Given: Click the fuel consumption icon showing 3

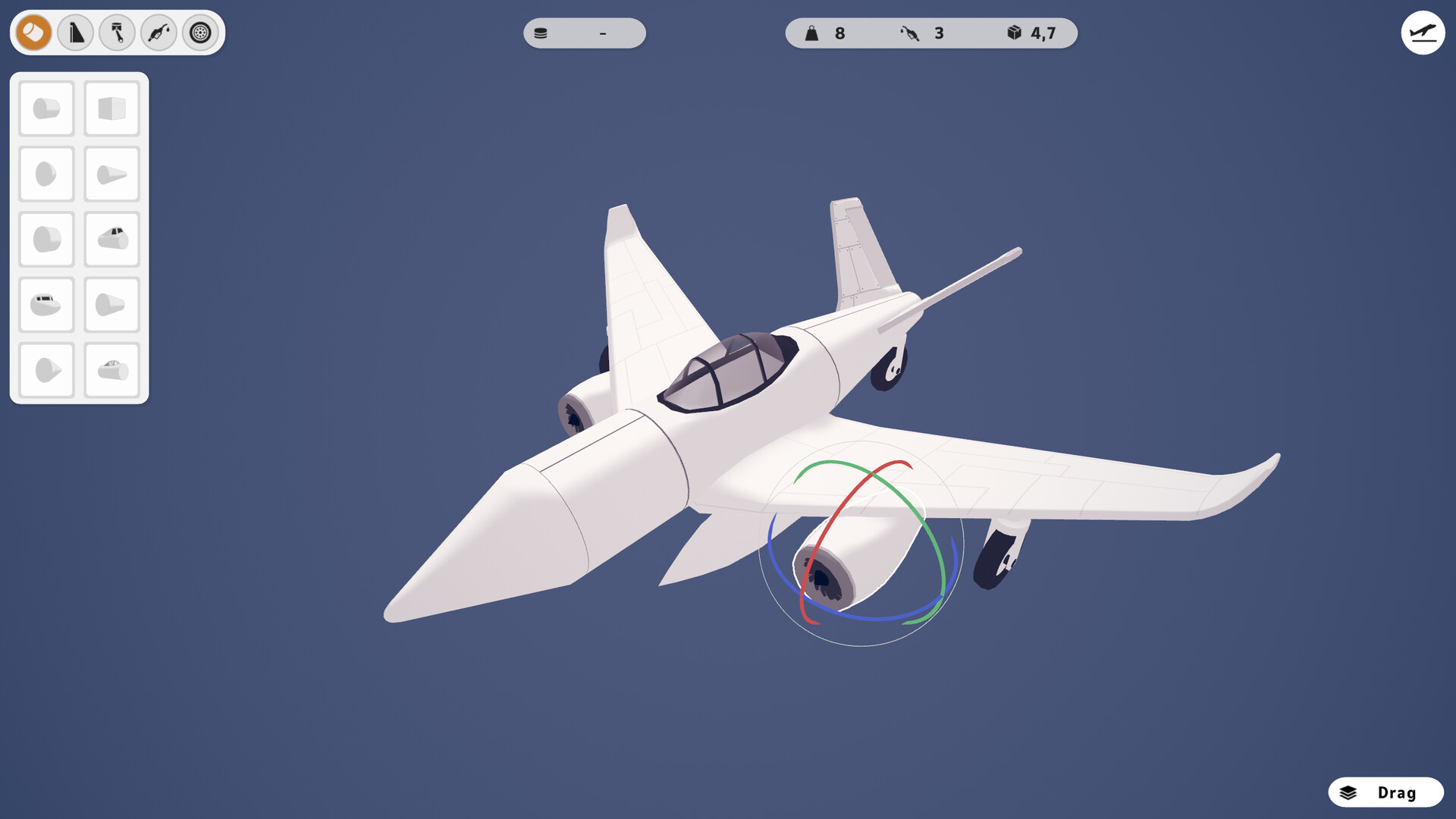Looking at the screenshot, I should click(908, 33).
